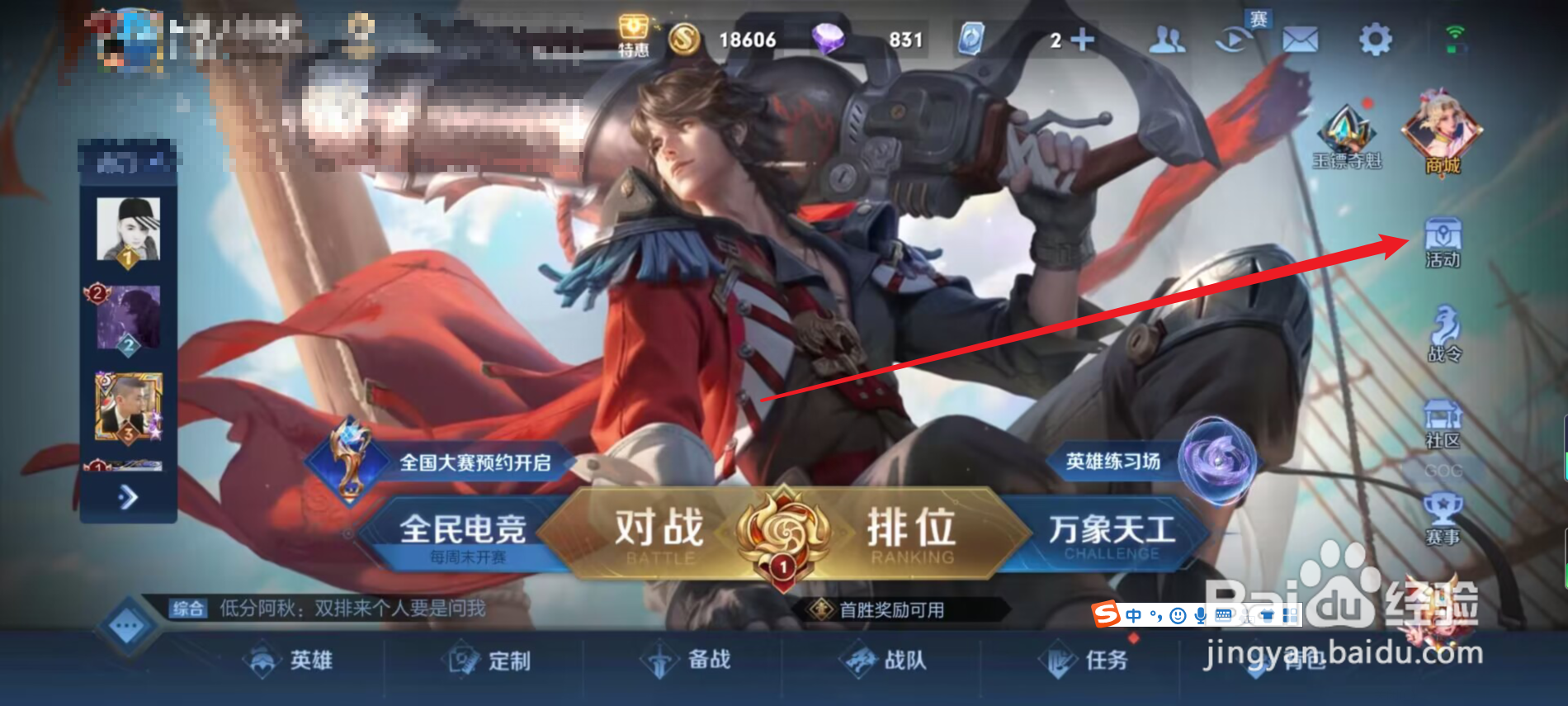Open the mail inbox envelope icon

[1301, 36]
